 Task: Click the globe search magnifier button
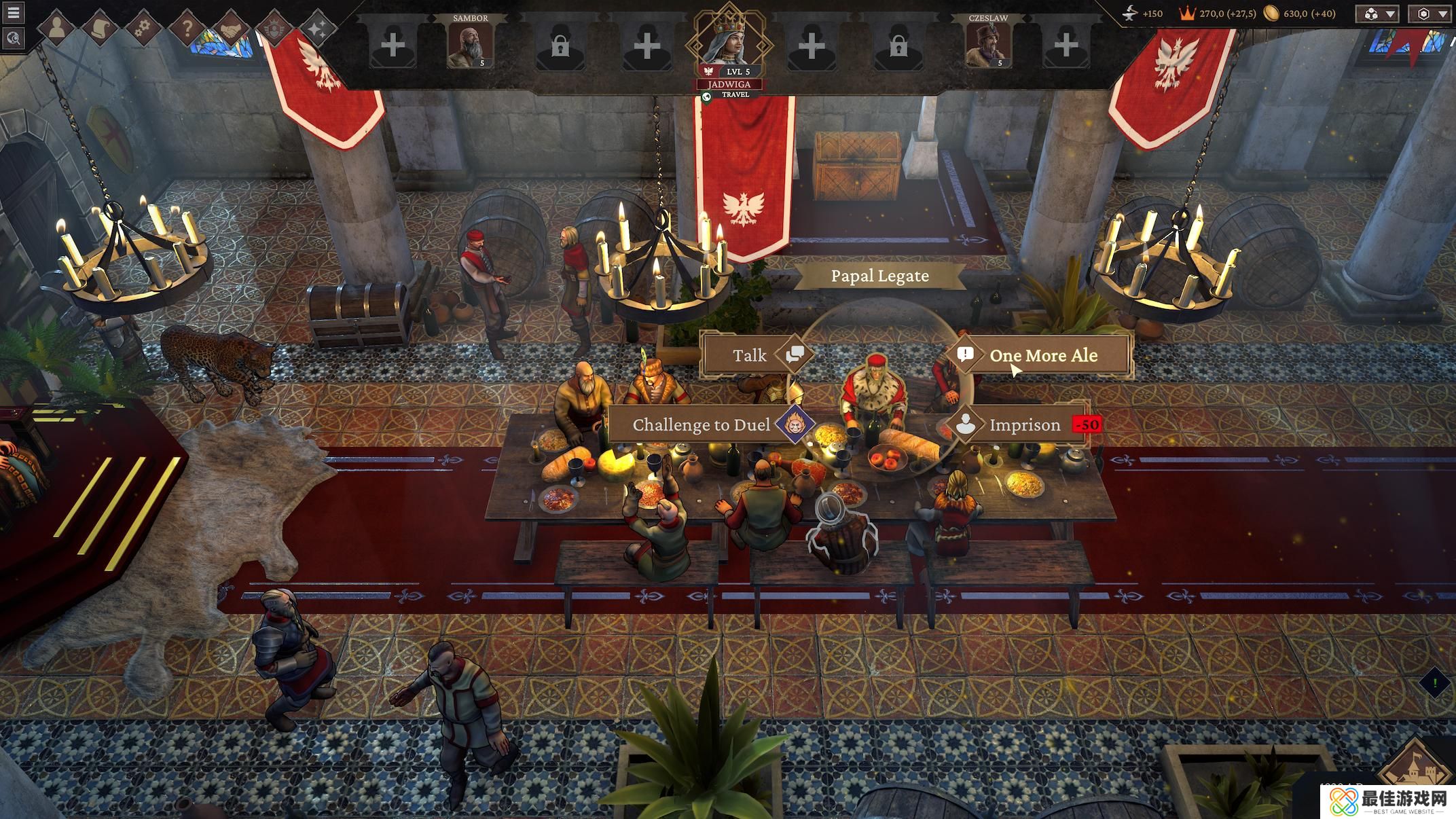[x=13, y=38]
